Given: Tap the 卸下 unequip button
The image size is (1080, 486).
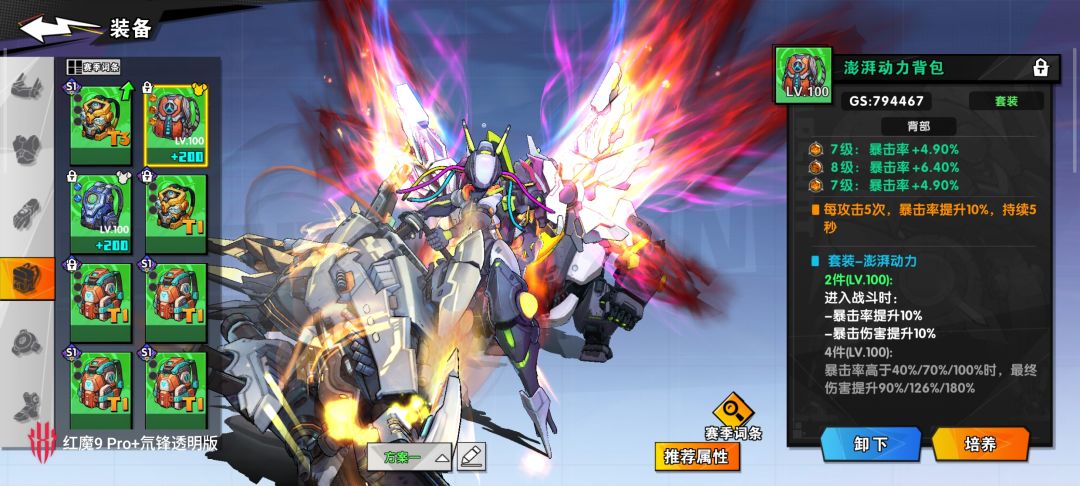Looking at the screenshot, I should tap(870, 444).
